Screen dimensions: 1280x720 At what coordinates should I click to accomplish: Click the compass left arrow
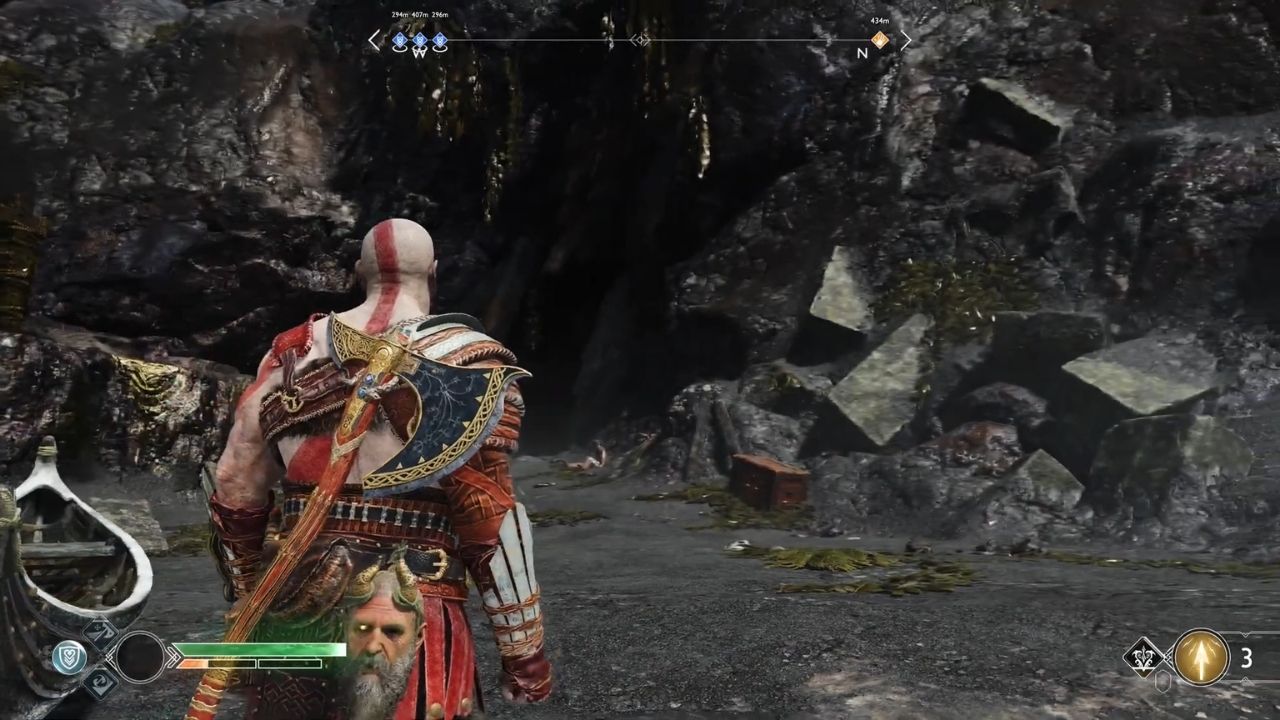[374, 40]
